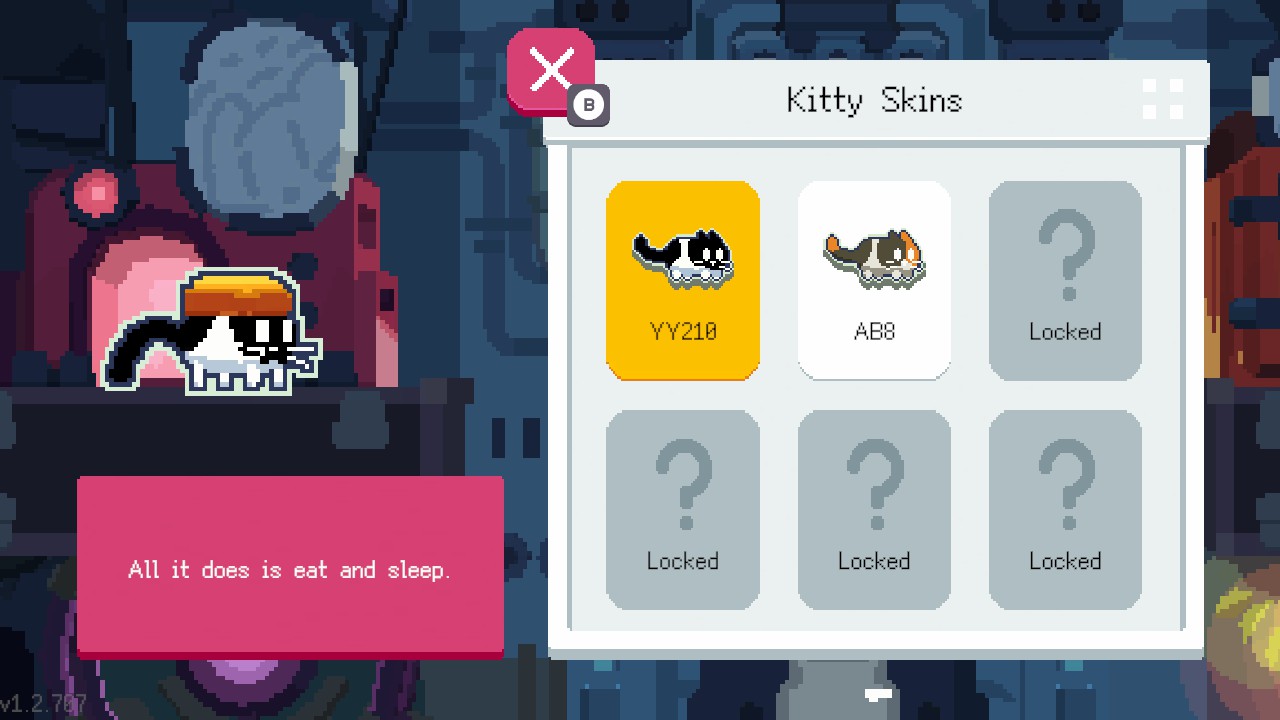Select the Locked label under the top-right slot

tap(1065, 331)
